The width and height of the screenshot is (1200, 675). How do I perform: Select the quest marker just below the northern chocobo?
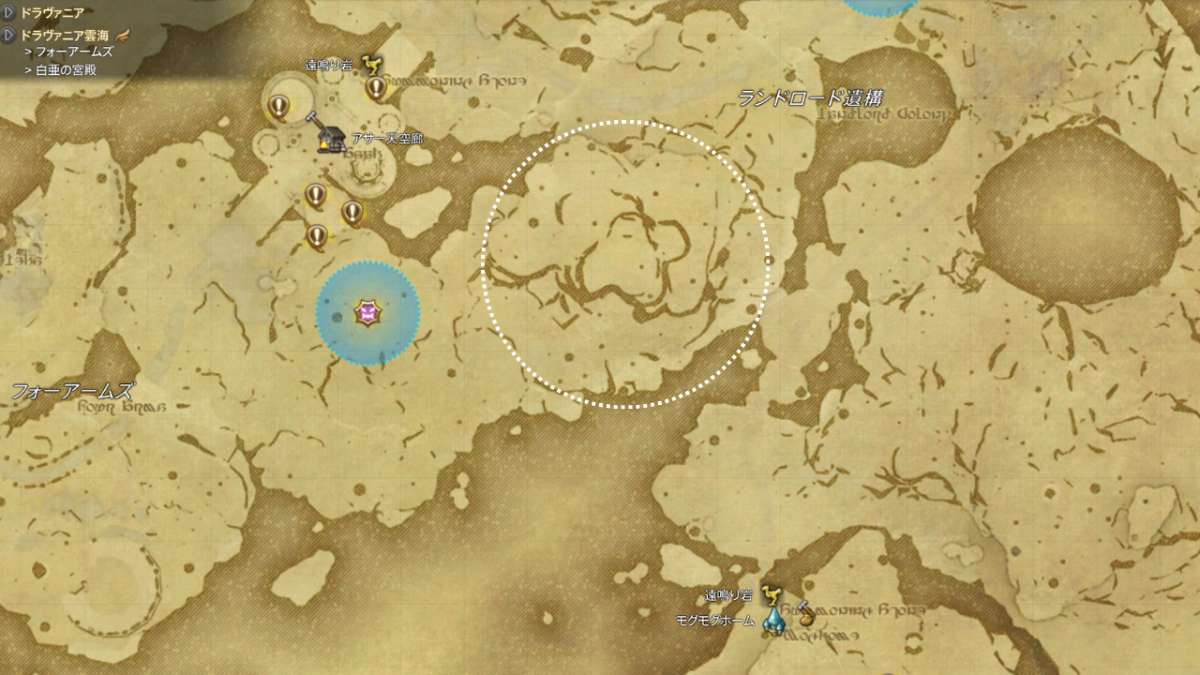click(376, 88)
